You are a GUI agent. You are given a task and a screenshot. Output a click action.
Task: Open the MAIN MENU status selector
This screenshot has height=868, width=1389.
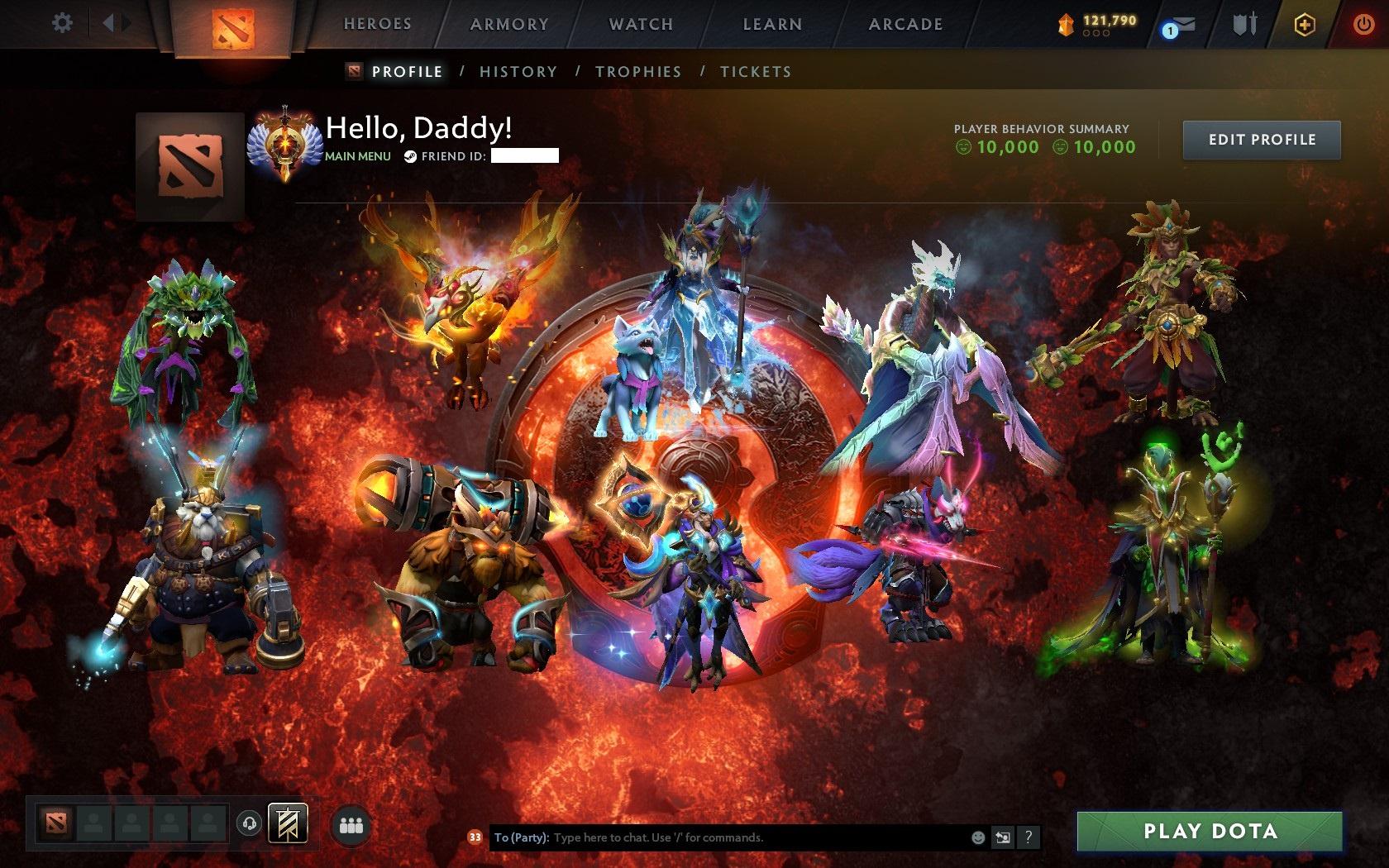coord(357,155)
